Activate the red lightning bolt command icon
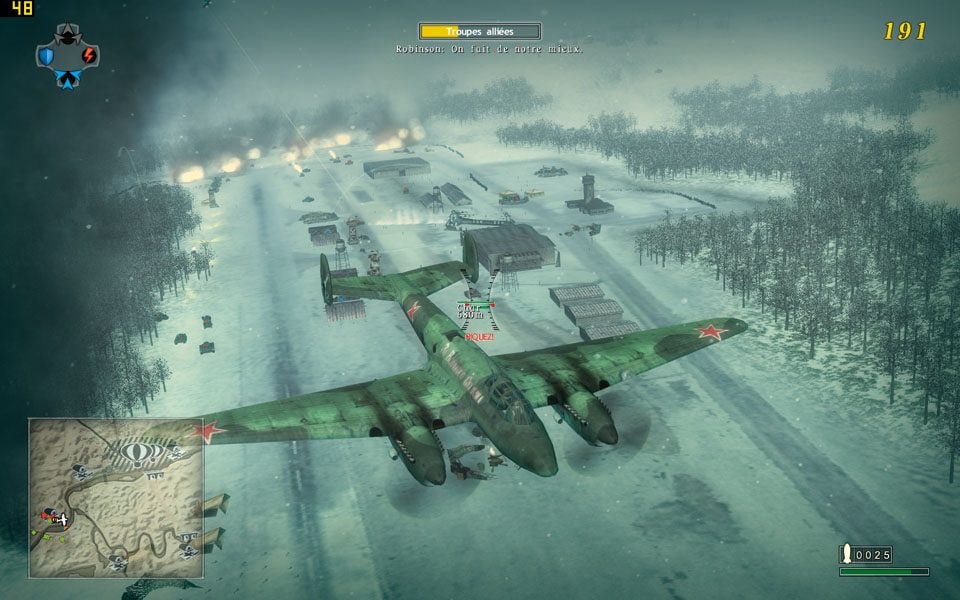 [x=89, y=56]
